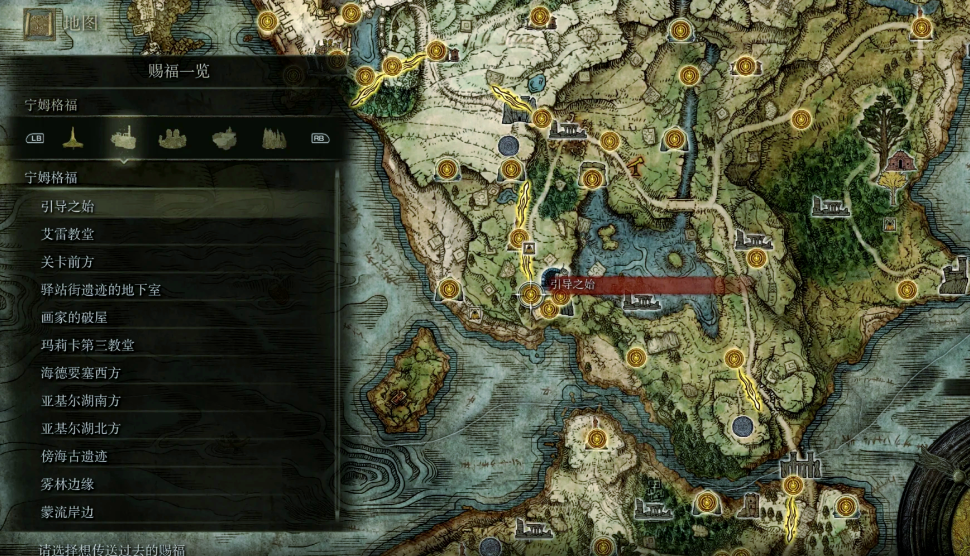This screenshot has width=970, height=556.
Task: Choose the 玛莉卡第三教堂 entry
Action: click(x=88, y=345)
